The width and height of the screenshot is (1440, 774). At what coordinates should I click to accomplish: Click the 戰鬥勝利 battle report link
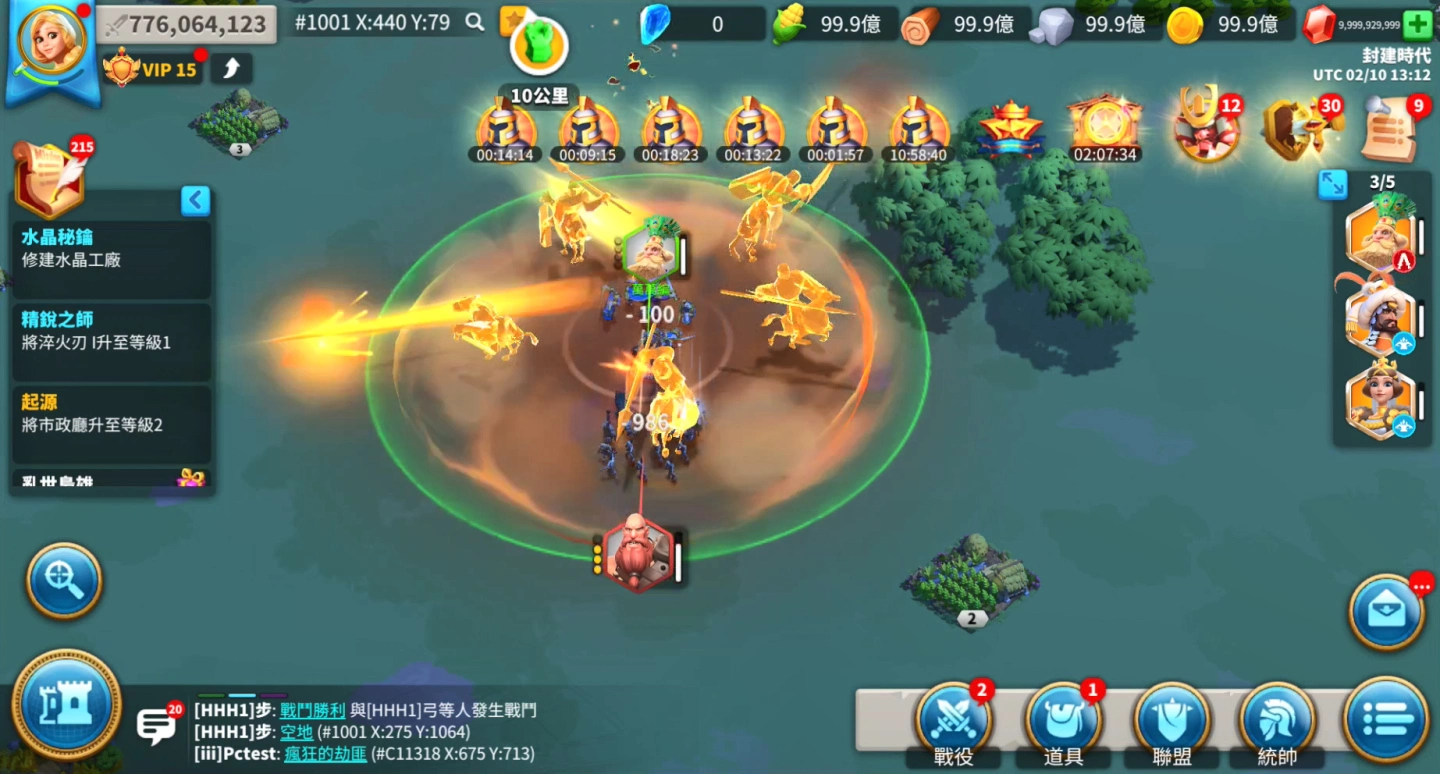click(312, 711)
